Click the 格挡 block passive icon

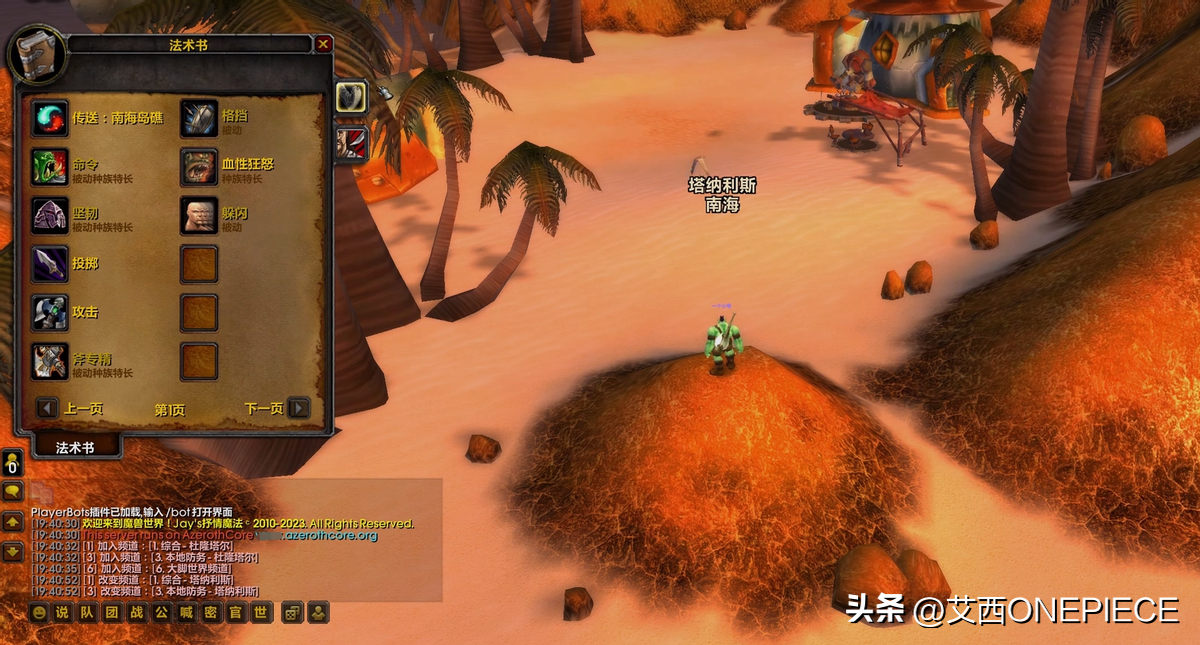pos(199,118)
